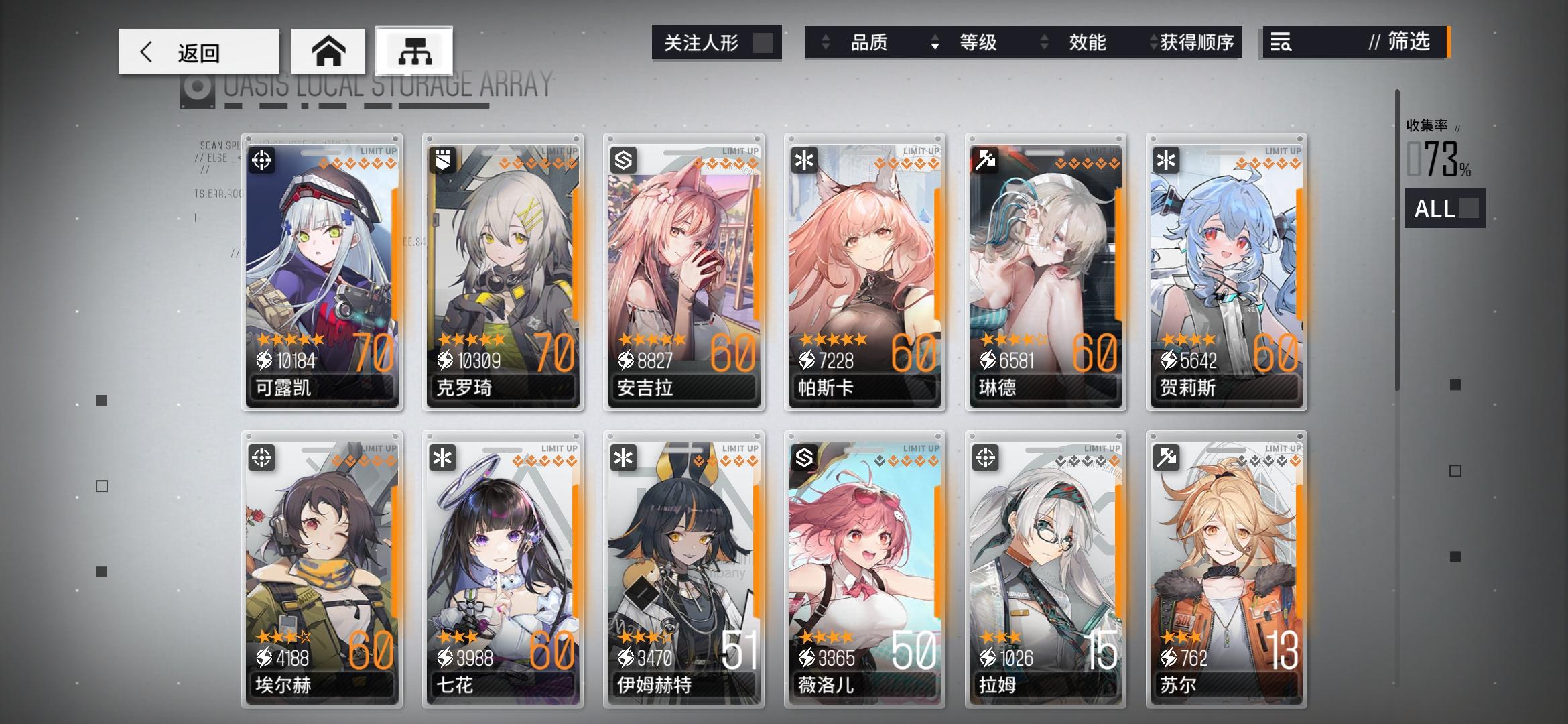Open the storage array structure icon beside Home
This screenshot has width=1568, height=724.
(x=415, y=50)
